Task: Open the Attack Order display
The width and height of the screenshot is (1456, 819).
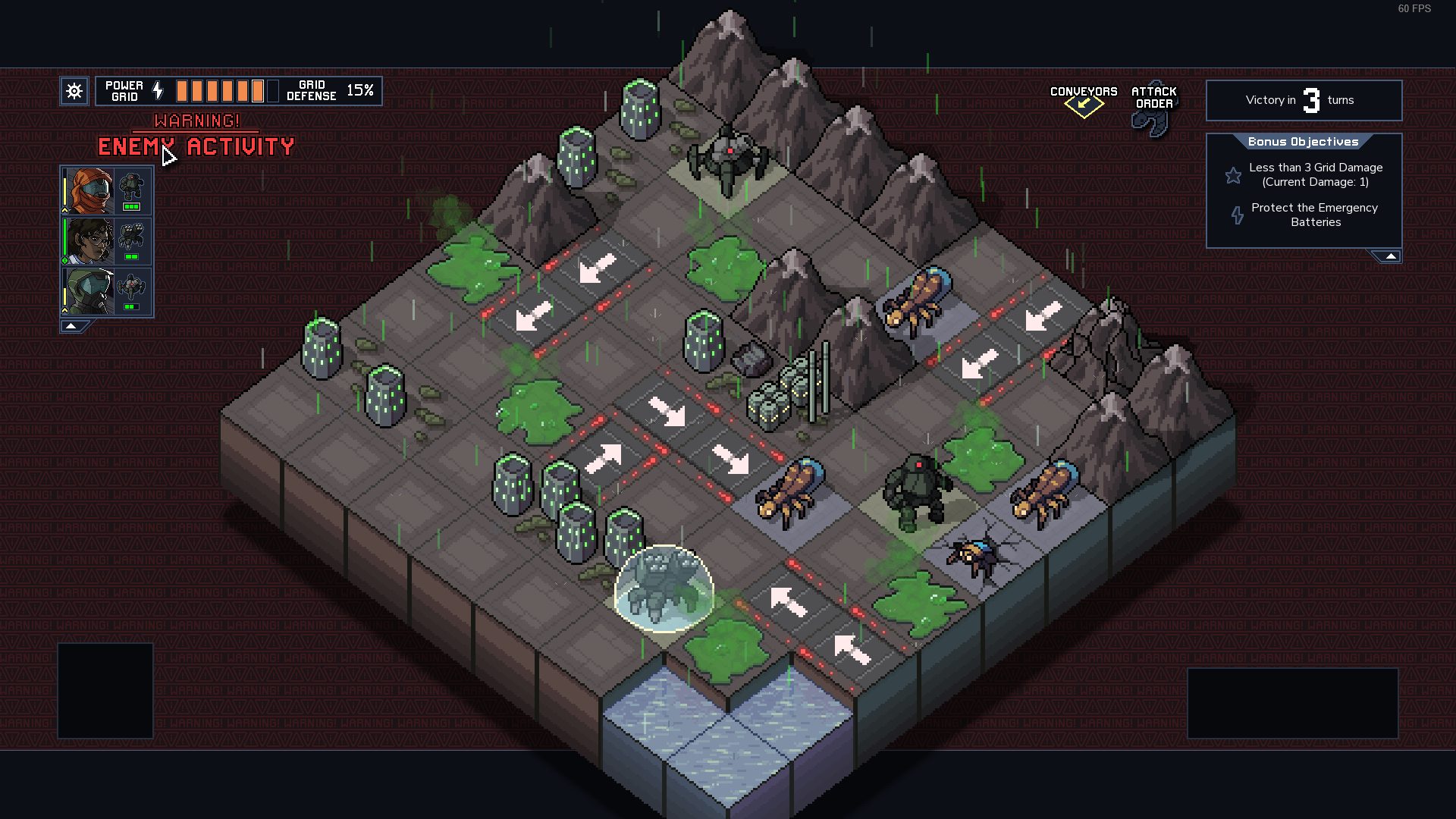Action: click(1153, 106)
